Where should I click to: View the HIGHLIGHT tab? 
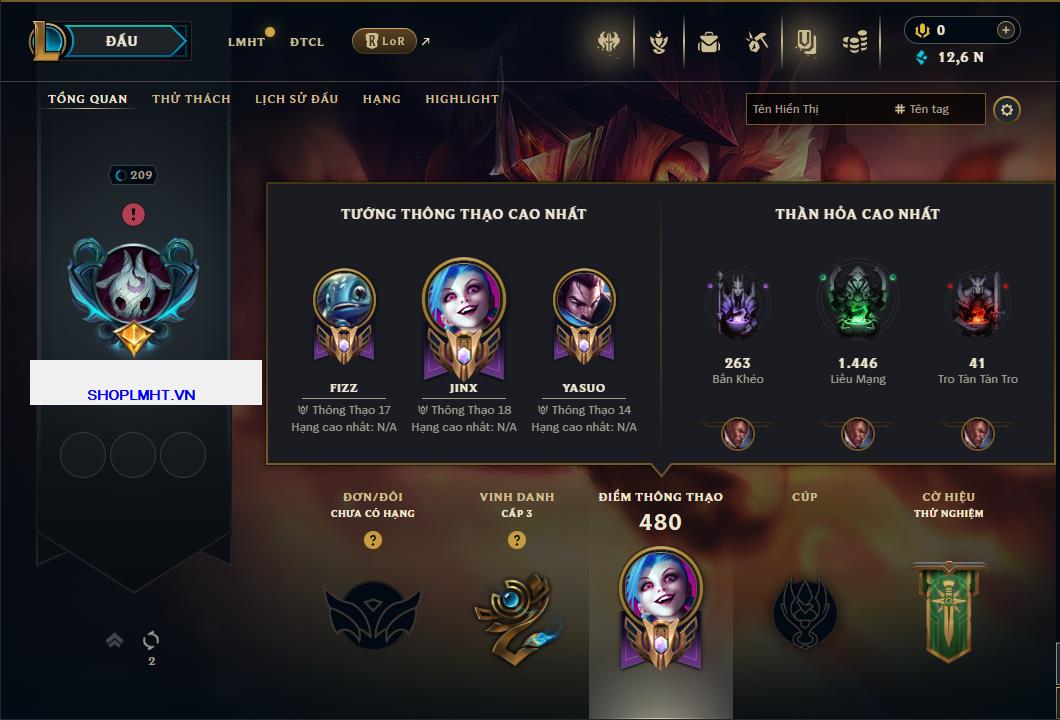[x=461, y=99]
